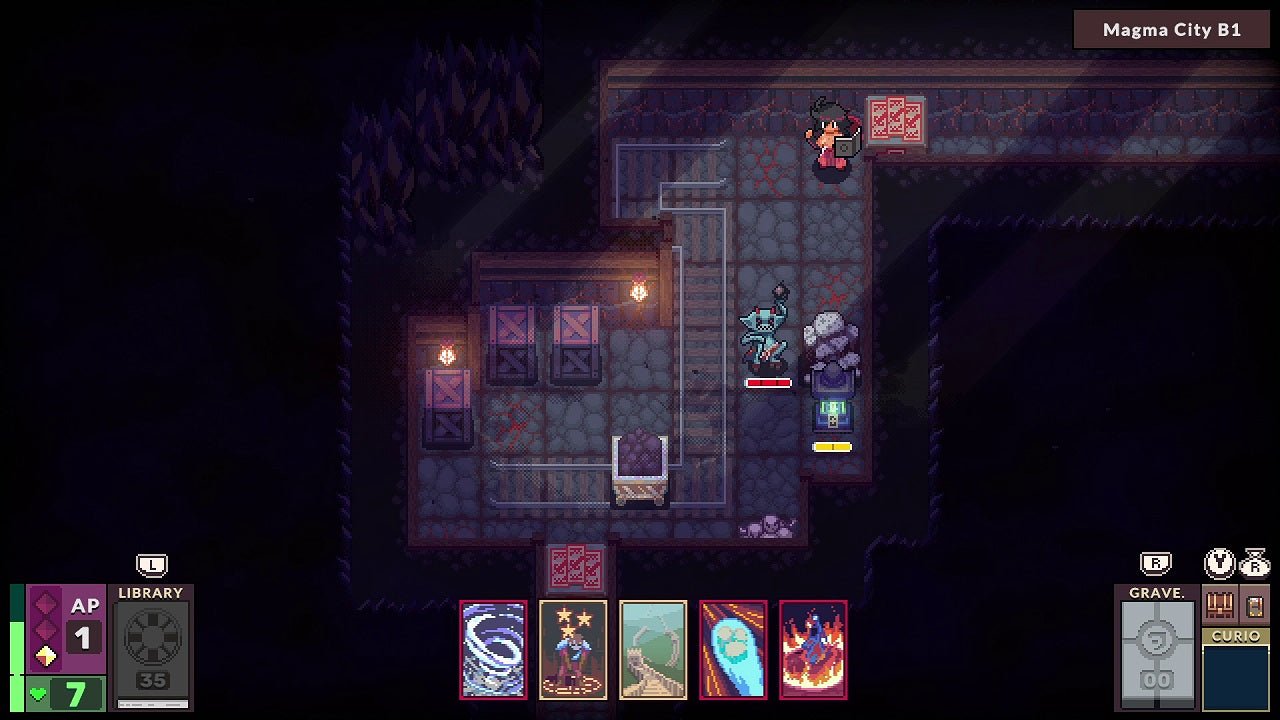Play the Great Wall card
This screenshot has height=720, width=1280.
[x=653, y=649]
